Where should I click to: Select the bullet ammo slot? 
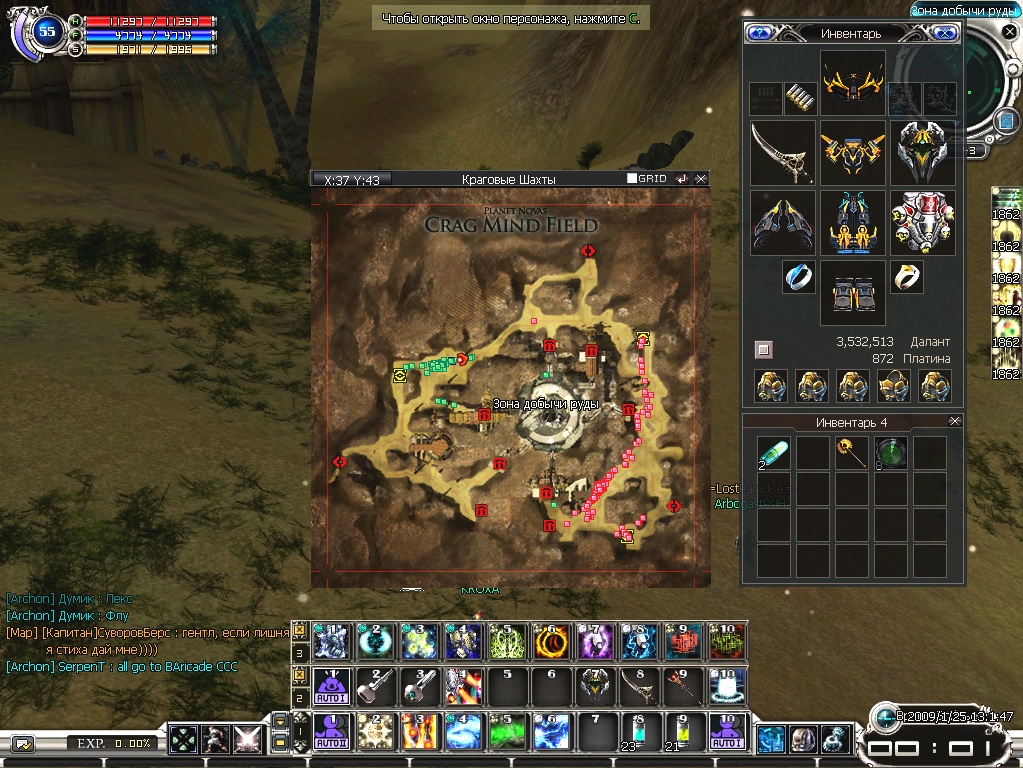click(x=799, y=98)
